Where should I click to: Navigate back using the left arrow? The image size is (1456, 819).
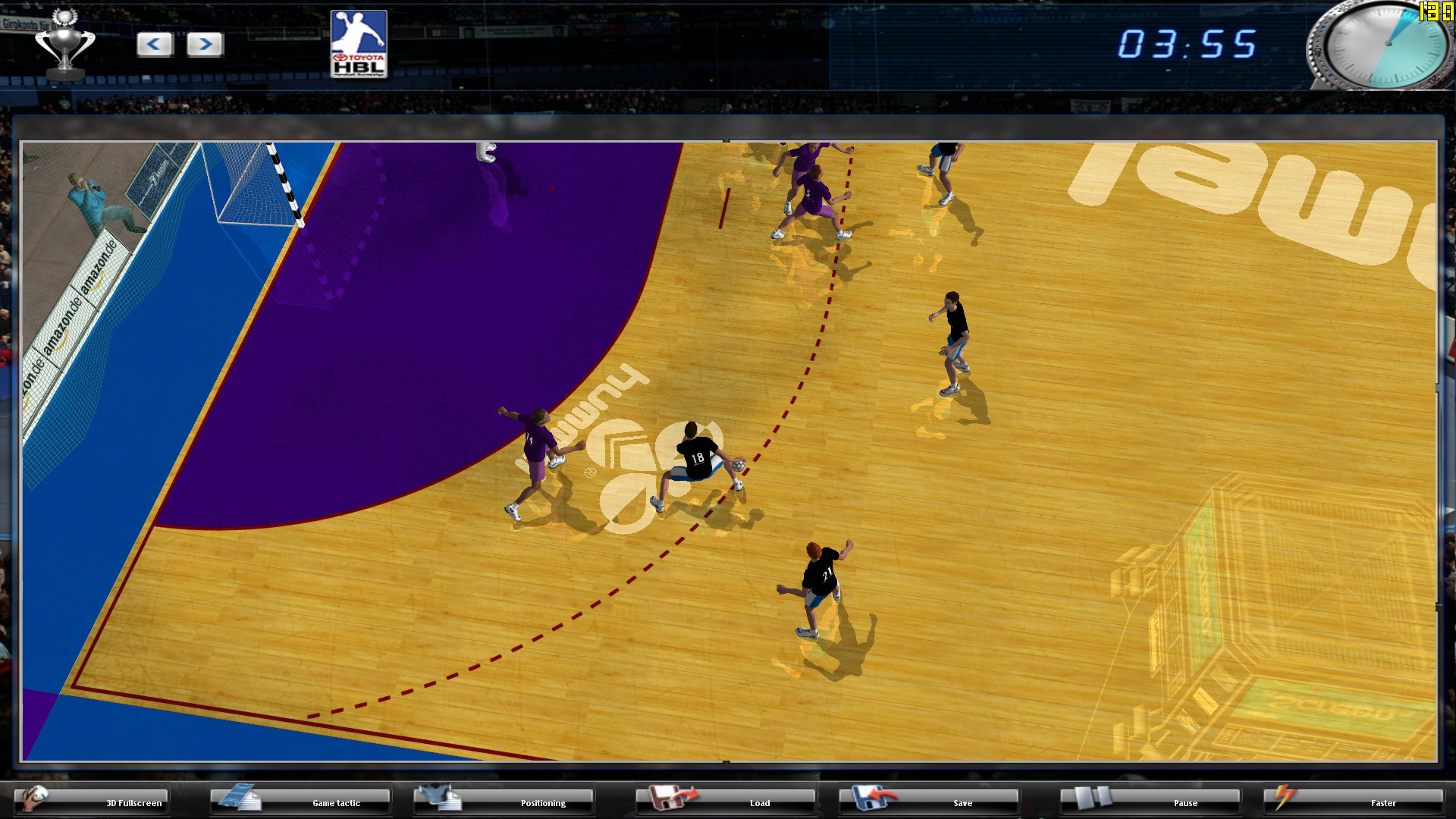tap(155, 45)
